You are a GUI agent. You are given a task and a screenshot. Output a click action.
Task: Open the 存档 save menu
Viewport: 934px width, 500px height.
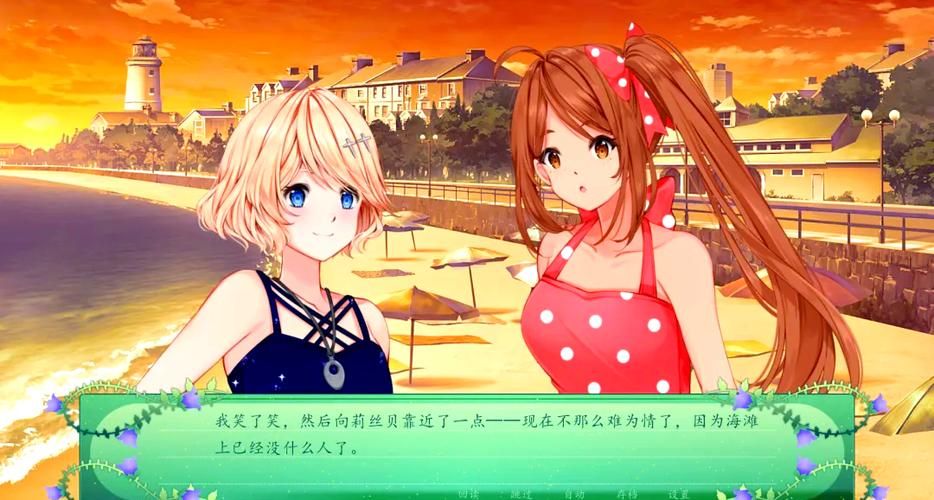(x=627, y=494)
